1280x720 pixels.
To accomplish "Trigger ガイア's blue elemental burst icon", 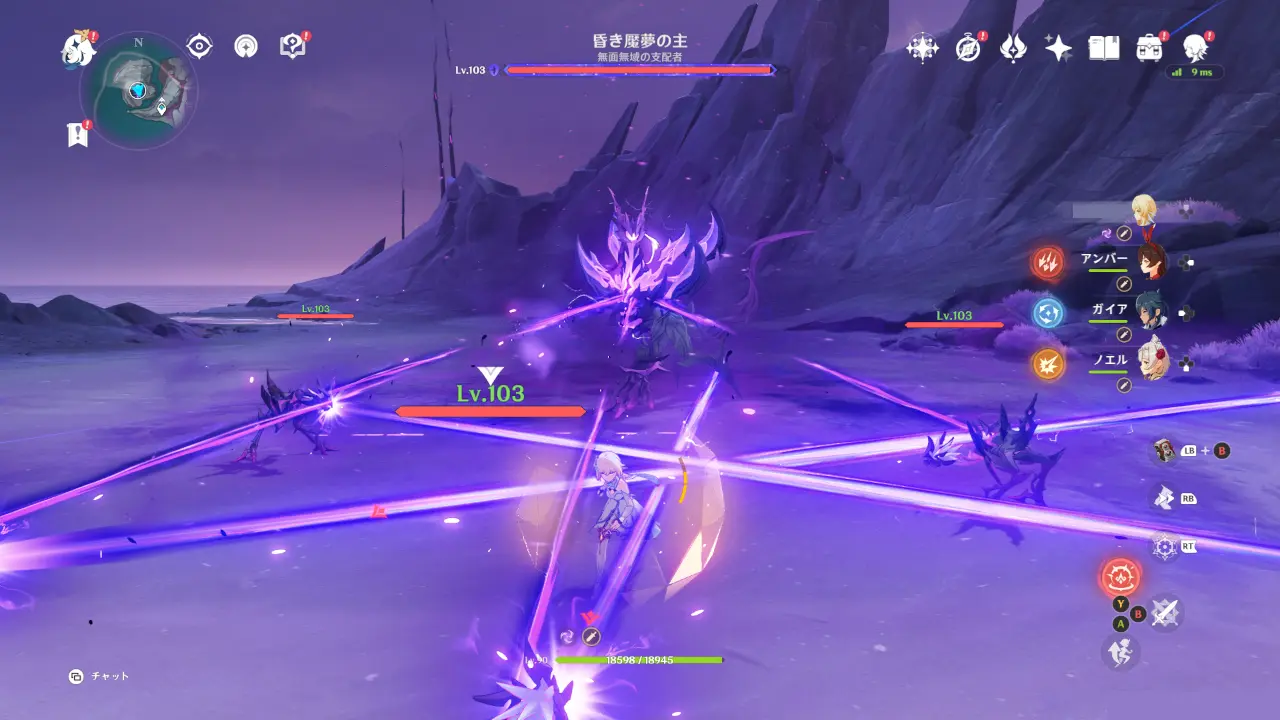I will tap(1048, 313).
